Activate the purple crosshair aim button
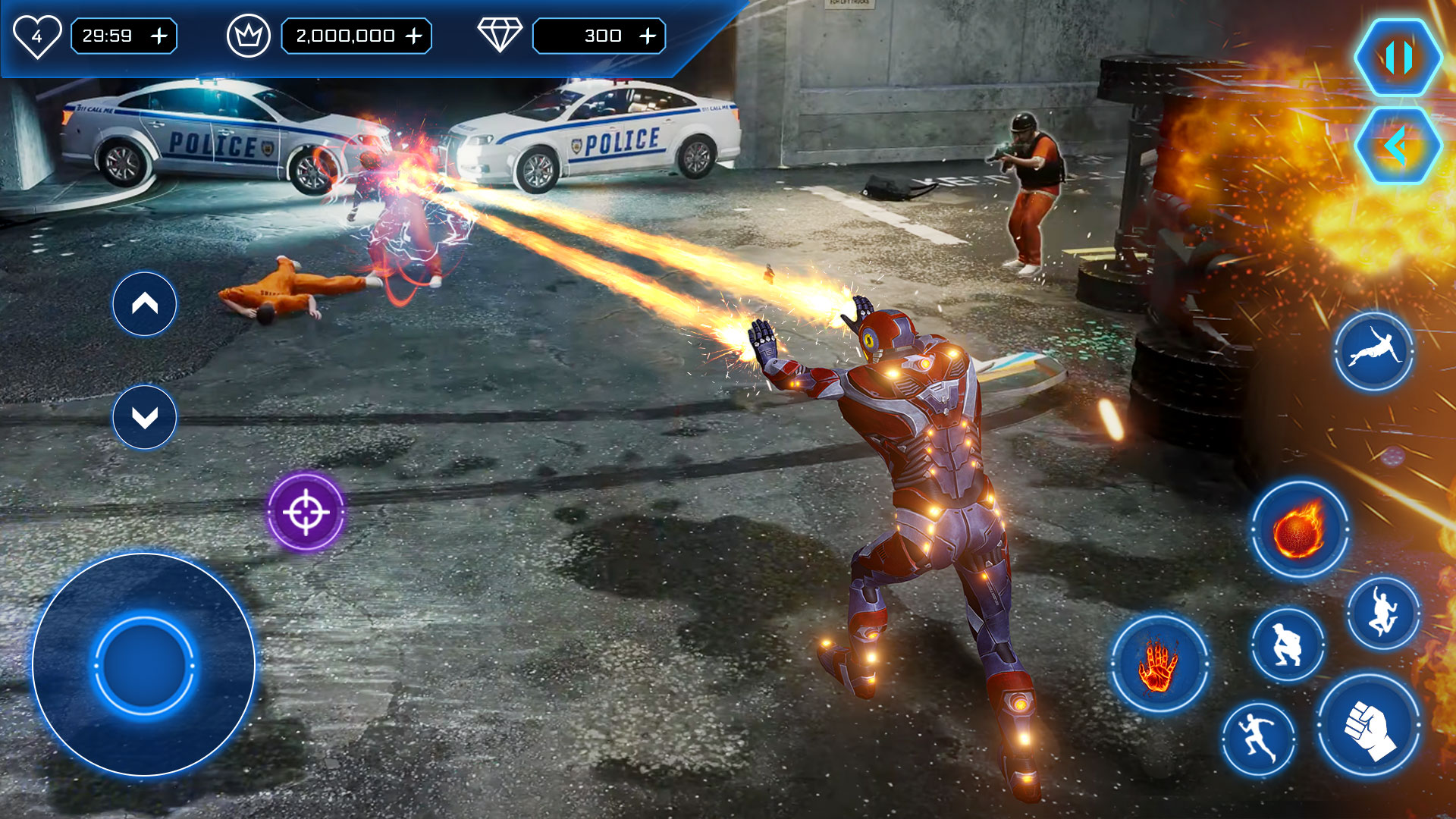 click(x=306, y=512)
